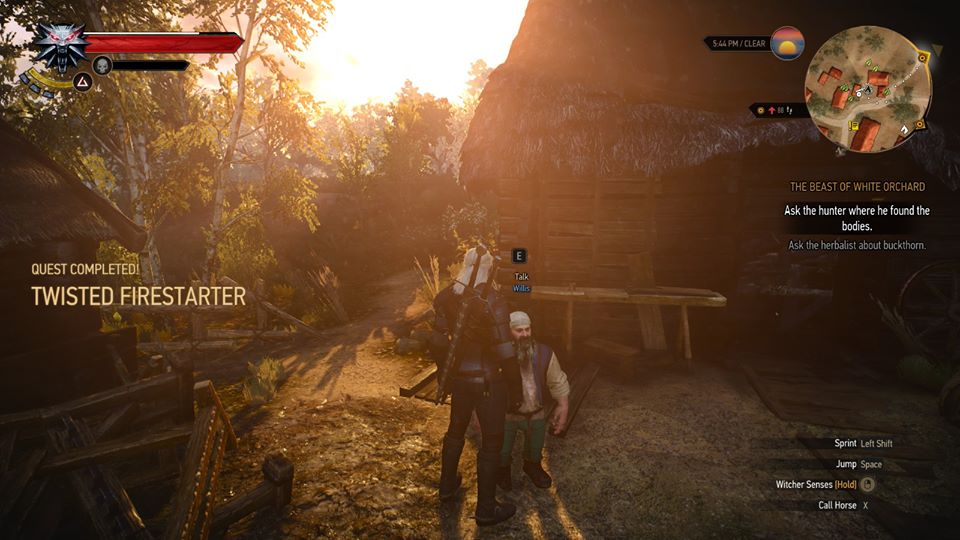960x540 pixels.
Task: Click the skull toxicity icon
Action: tap(101, 66)
